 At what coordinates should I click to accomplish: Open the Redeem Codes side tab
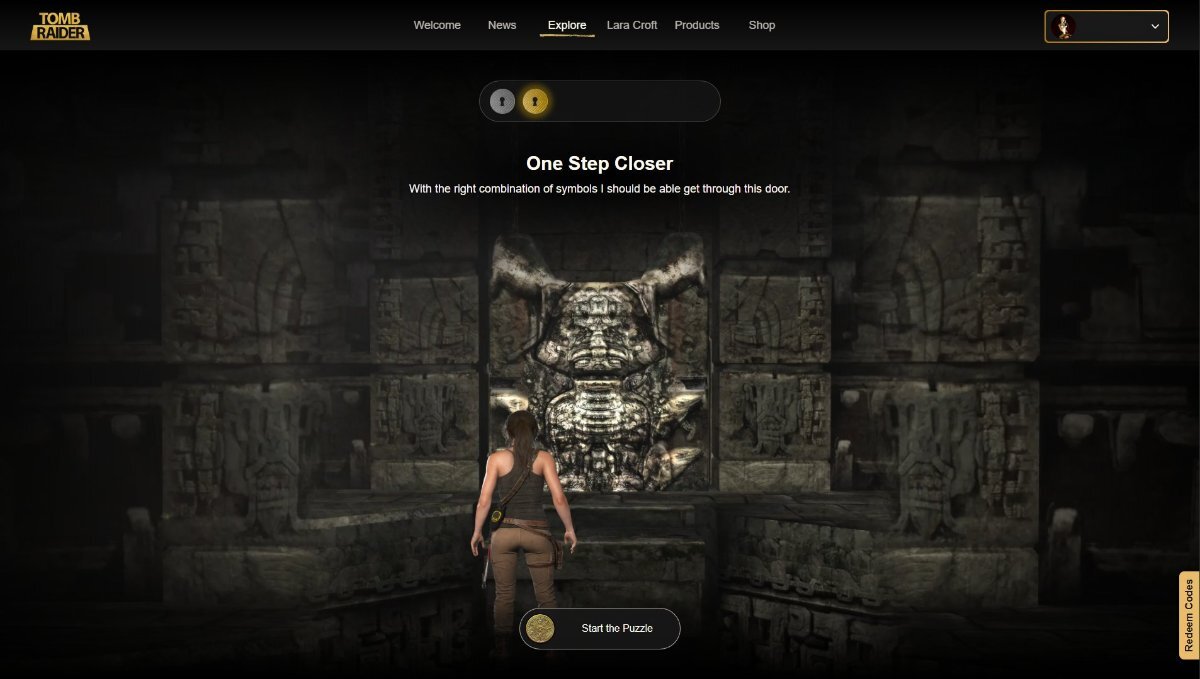coord(1189,615)
